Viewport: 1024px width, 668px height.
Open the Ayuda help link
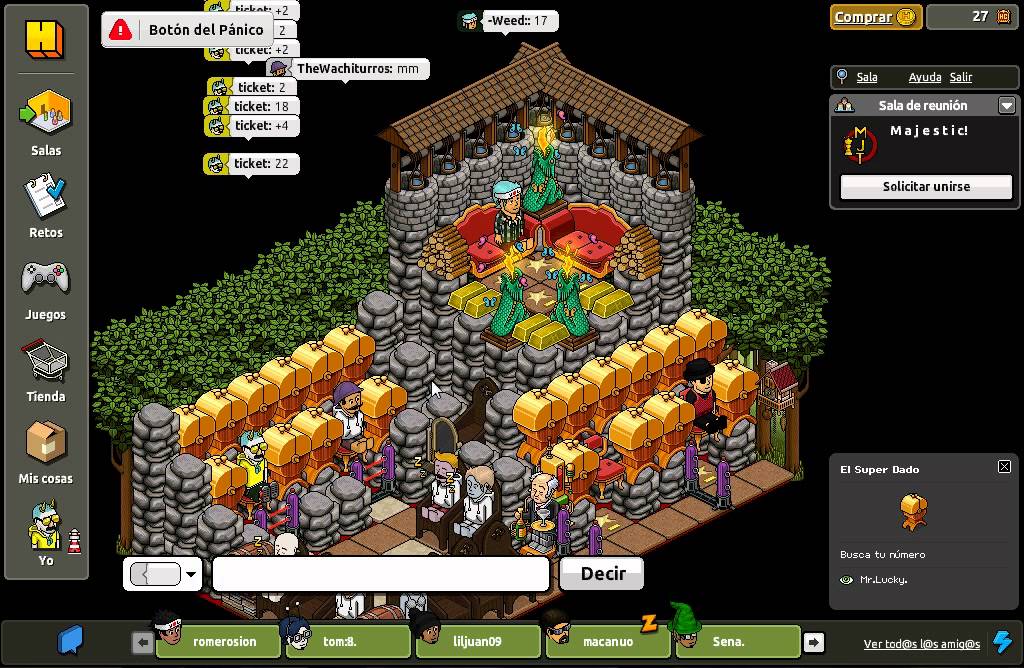pyautogui.click(x=924, y=77)
